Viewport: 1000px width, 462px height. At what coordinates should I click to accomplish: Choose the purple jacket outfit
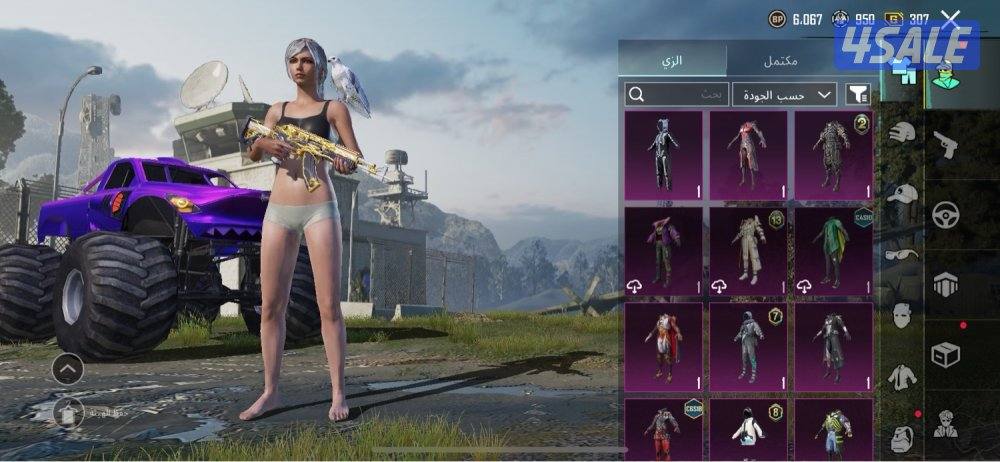pyautogui.click(x=661, y=251)
